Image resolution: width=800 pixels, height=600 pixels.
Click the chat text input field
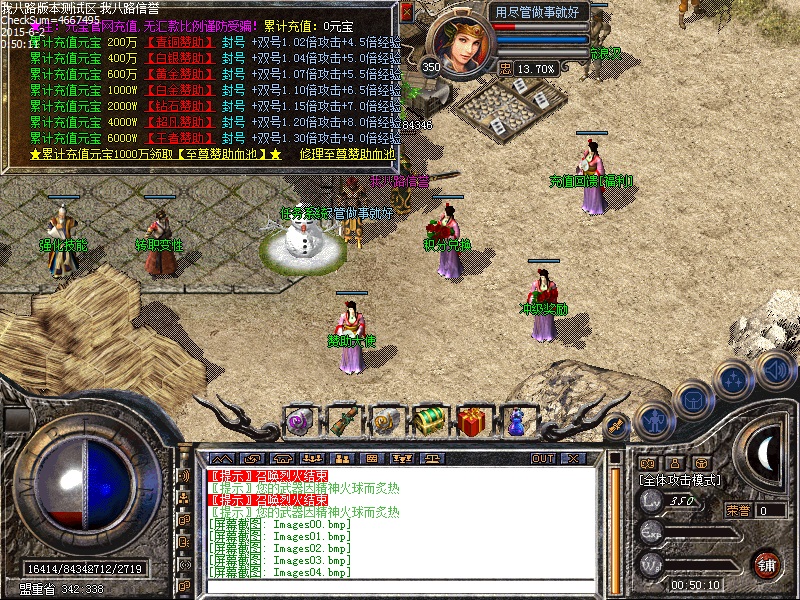tap(400, 587)
